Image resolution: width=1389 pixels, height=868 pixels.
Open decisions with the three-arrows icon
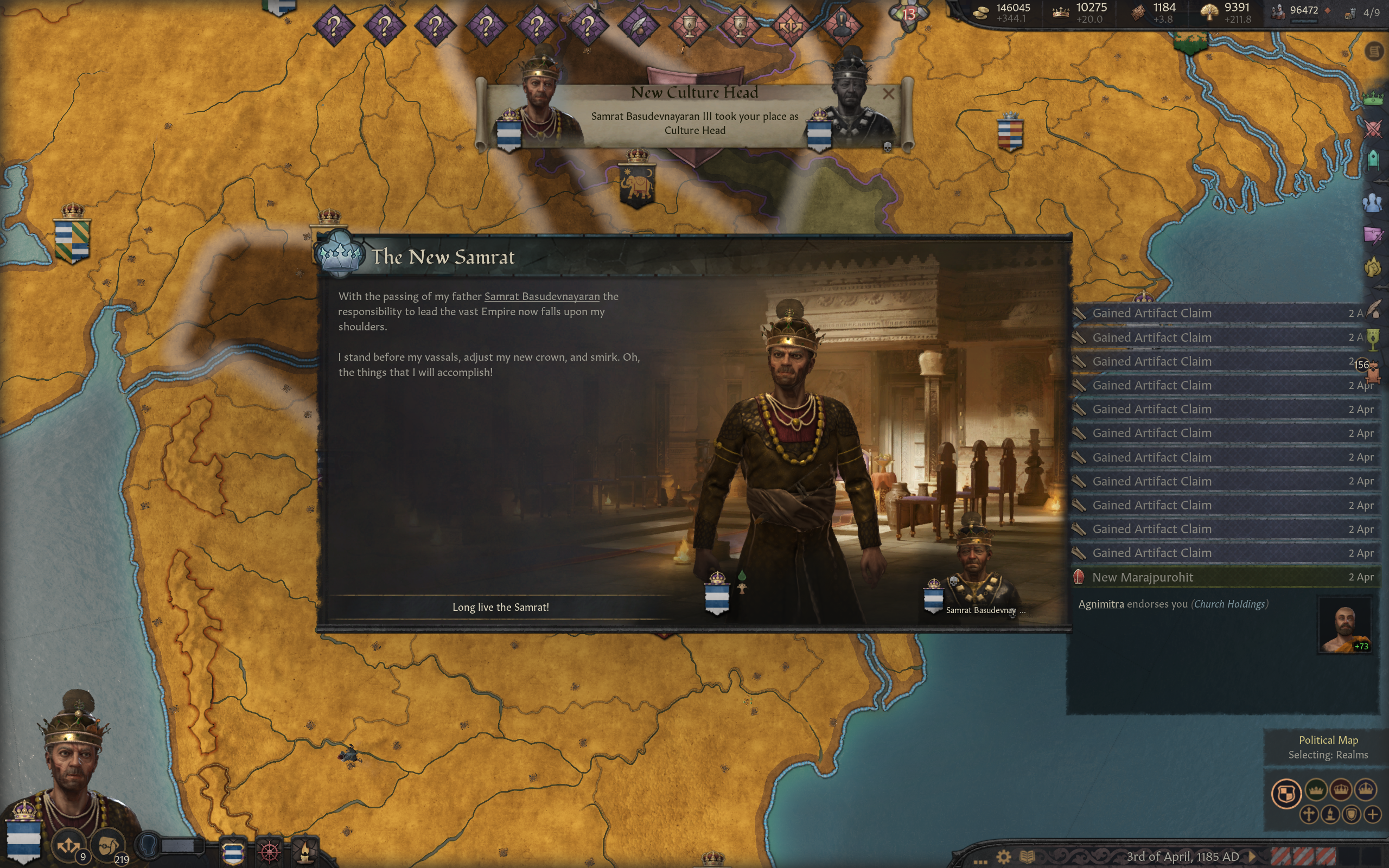(68, 845)
